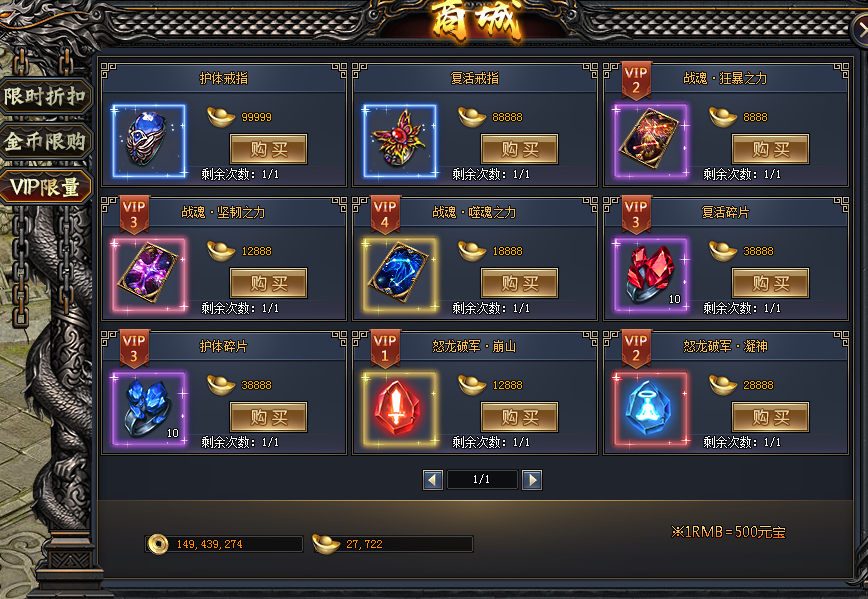Purchase 战魂·坚韧之力 for 12888
Screen dimensions: 868x599
click(x=268, y=284)
